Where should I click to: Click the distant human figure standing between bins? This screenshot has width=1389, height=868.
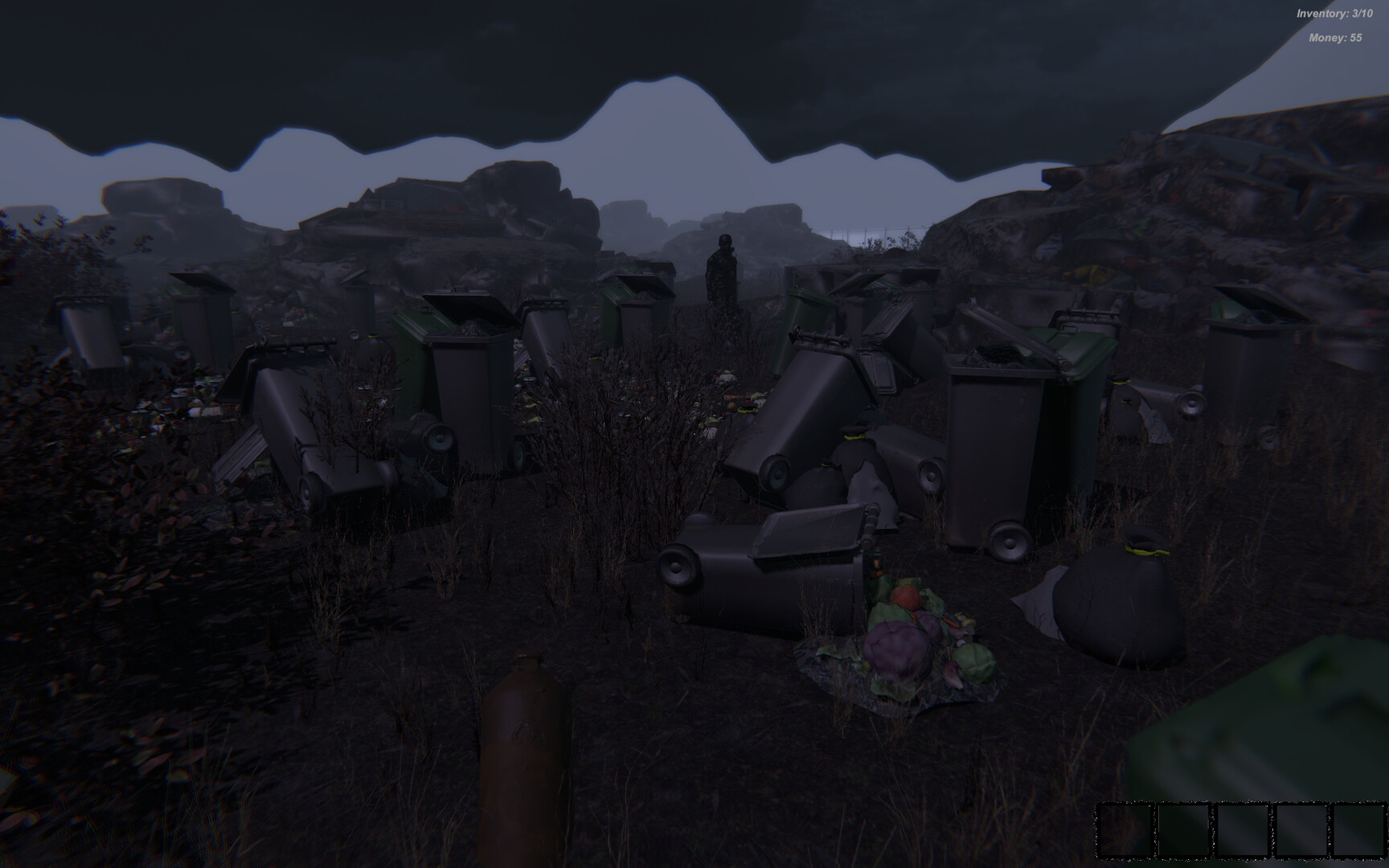721,273
